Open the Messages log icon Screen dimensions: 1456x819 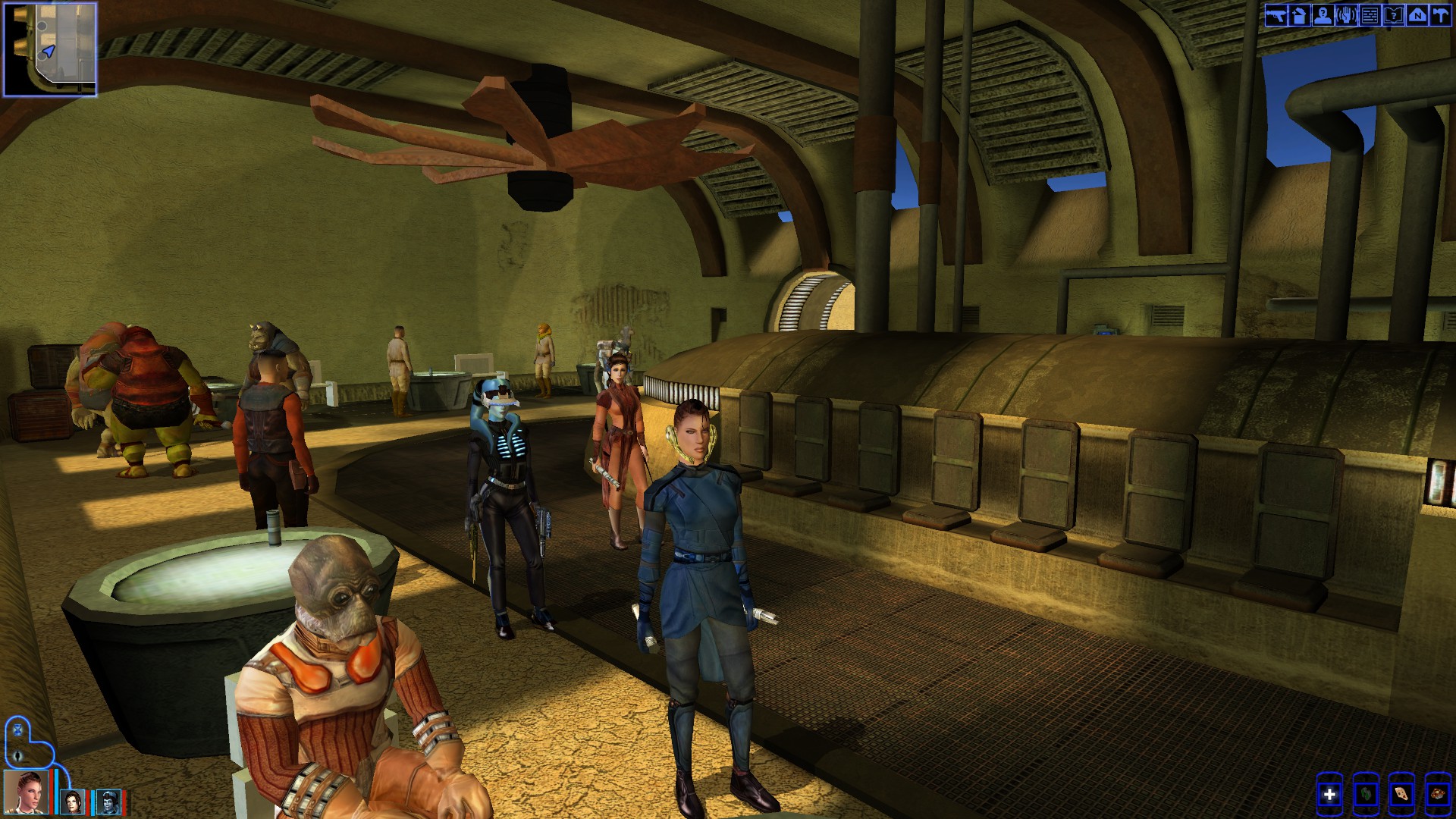1370,15
